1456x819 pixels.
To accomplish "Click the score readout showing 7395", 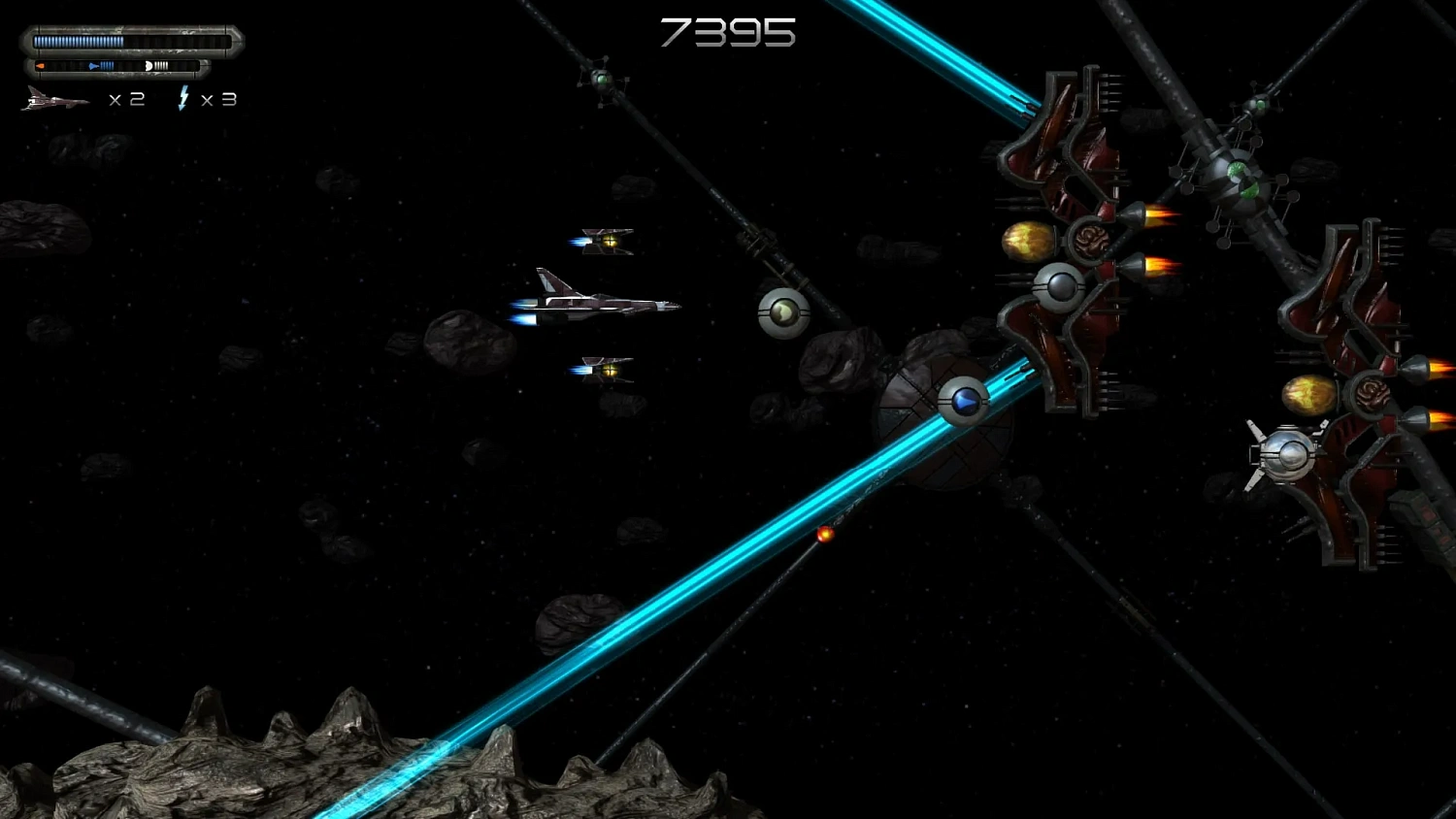I will pyautogui.click(x=727, y=33).
